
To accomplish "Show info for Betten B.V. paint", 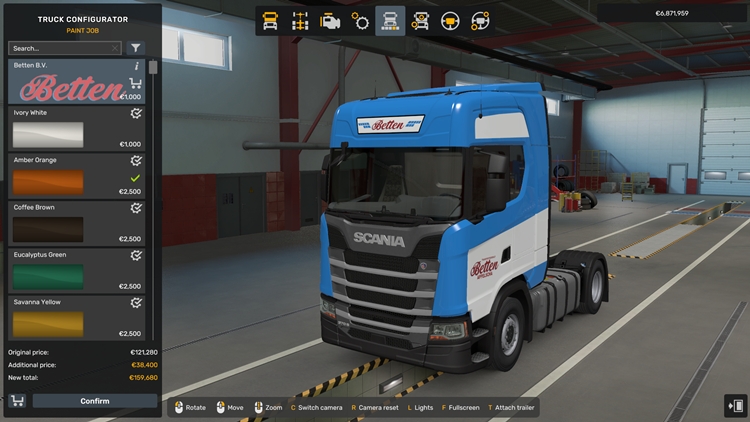I will point(137,66).
